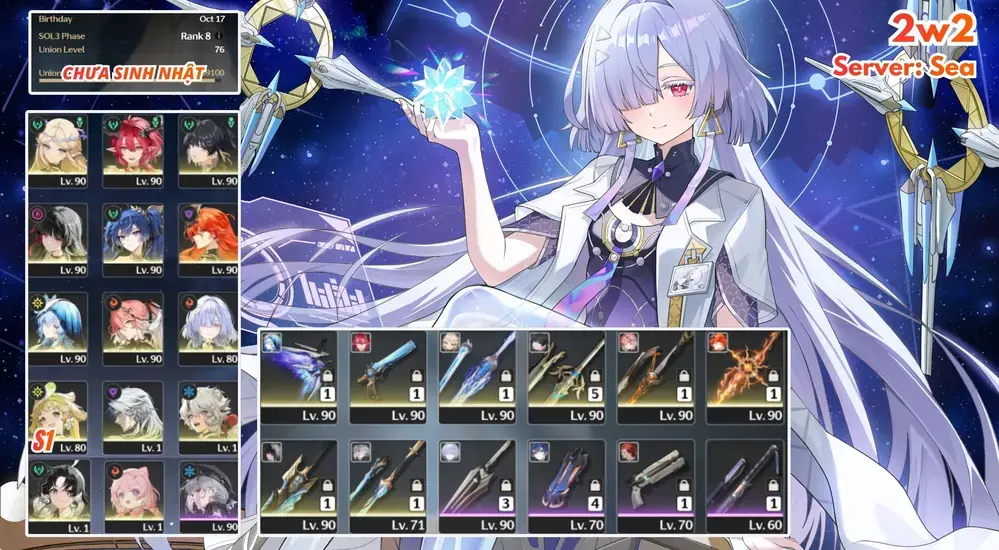Select the blonde character marked S1
This screenshot has height=550, width=999.
point(57,412)
